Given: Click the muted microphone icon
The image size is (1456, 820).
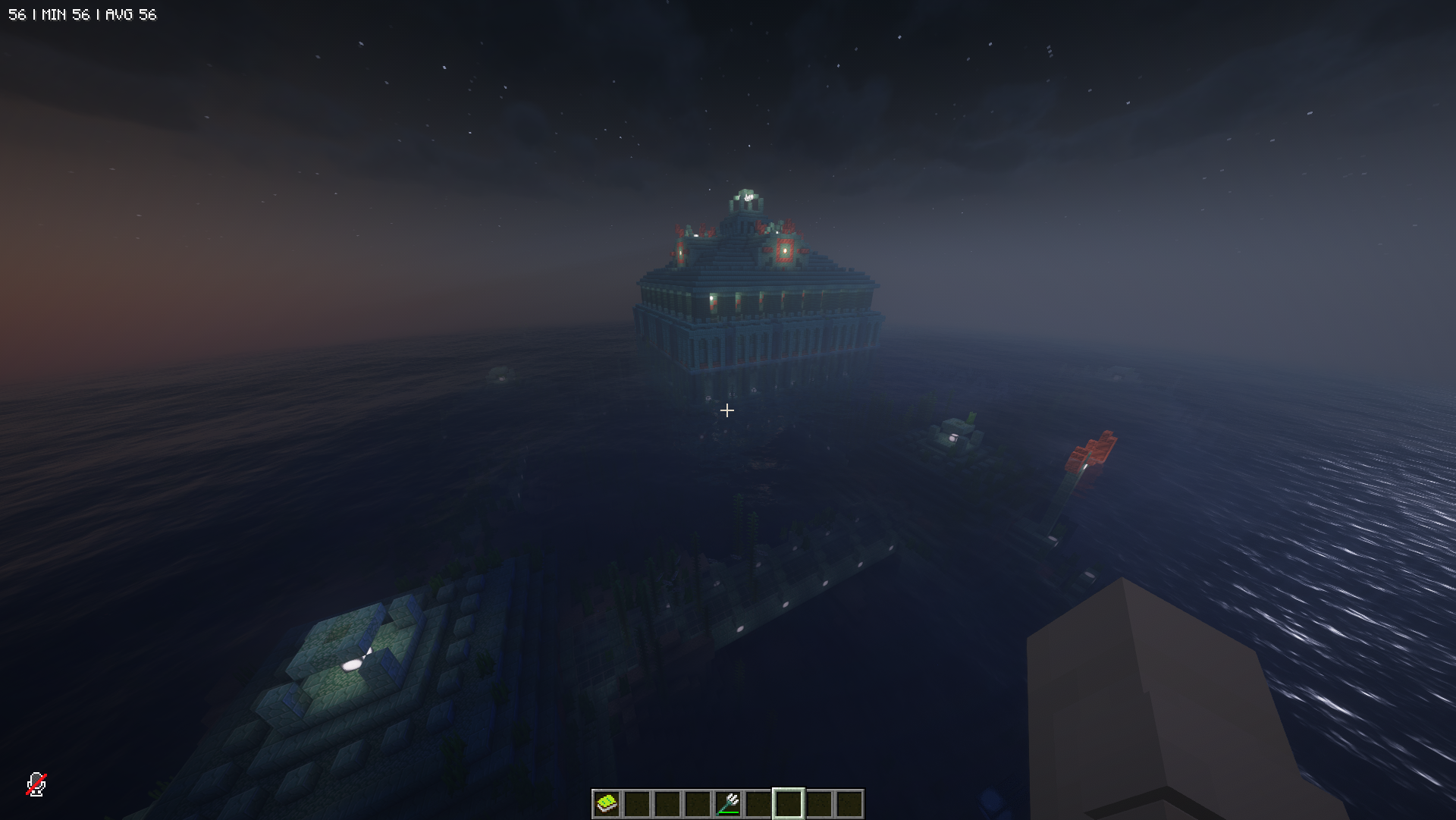Looking at the screenshot, I should [x=36, y=784].
